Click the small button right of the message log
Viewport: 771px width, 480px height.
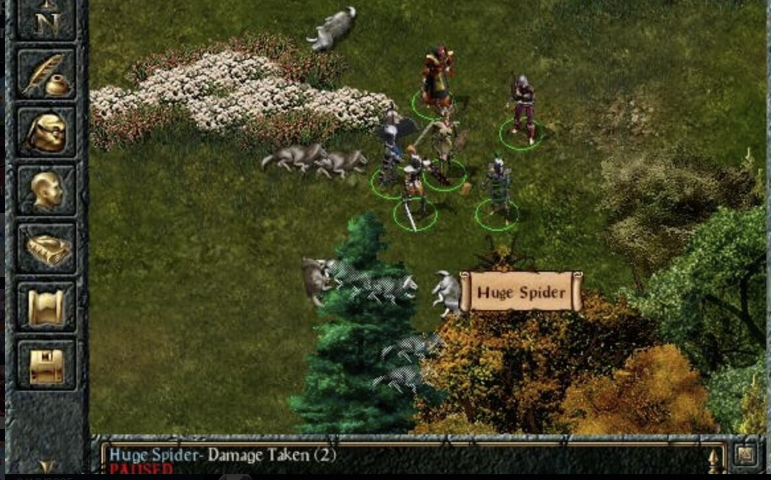745,455
